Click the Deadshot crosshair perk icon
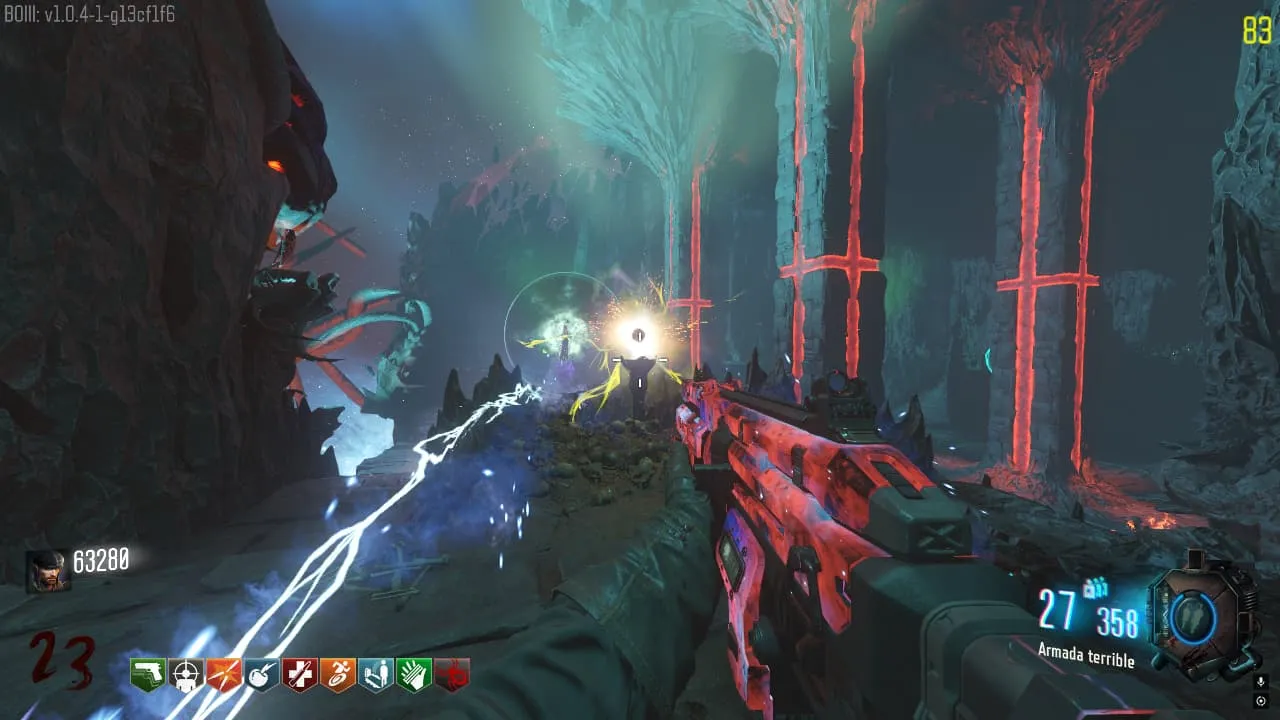The image size is (1280, 720). click(x=186, y=675)
